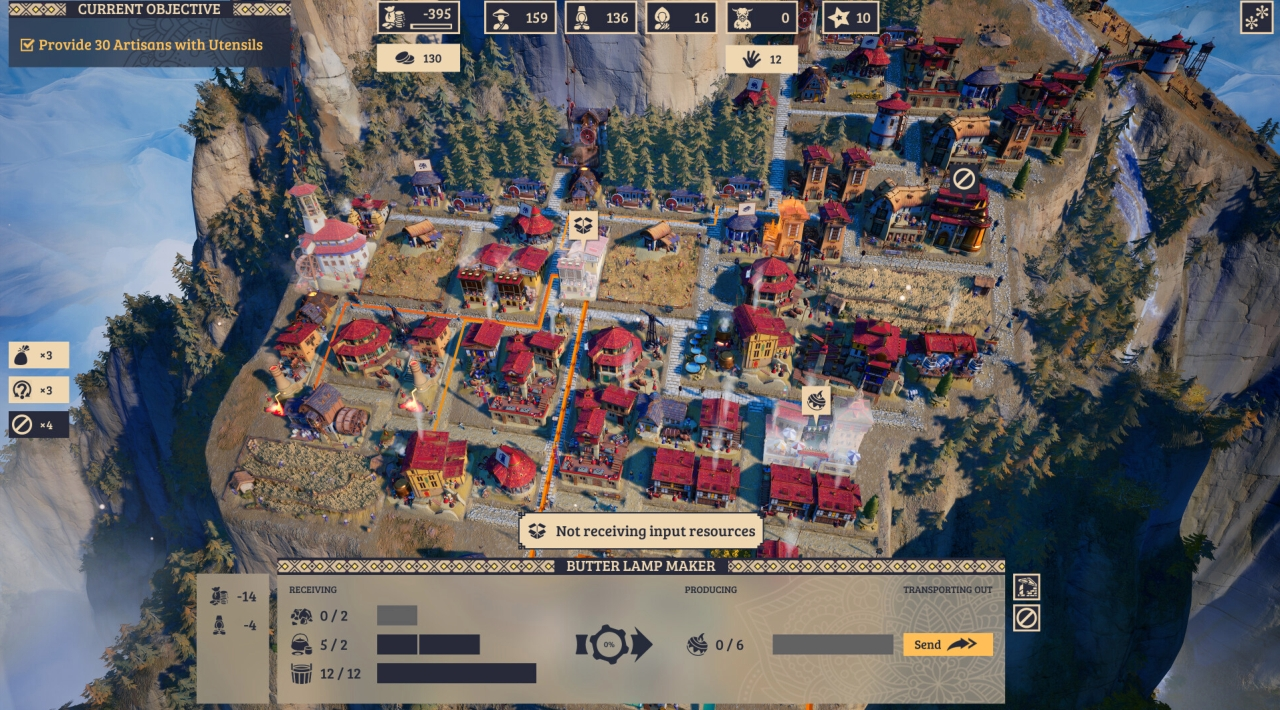The image size is (1280, 710).
Task: Click the crate marker above the translucent building
Action: tap(583, 224)
